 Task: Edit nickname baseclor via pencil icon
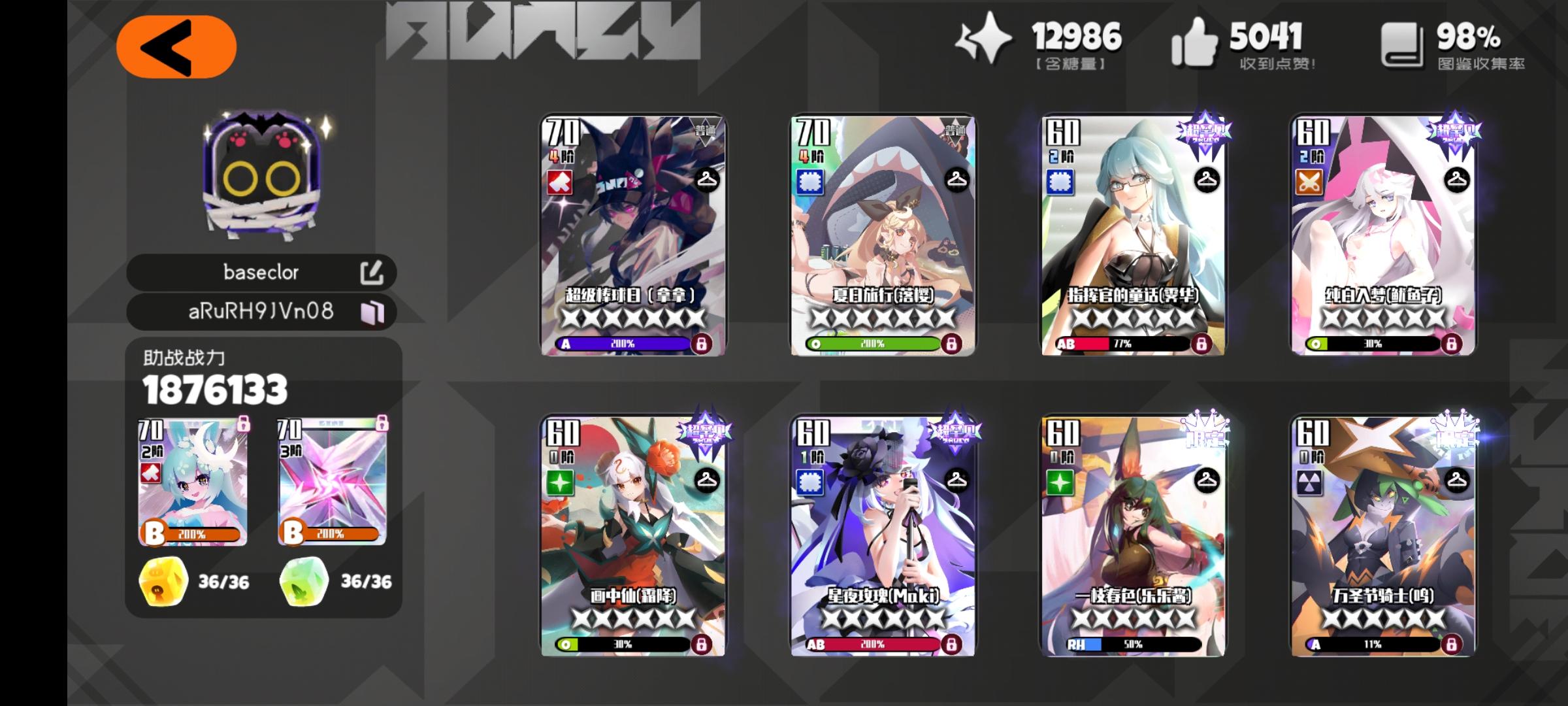coord(374,273)
